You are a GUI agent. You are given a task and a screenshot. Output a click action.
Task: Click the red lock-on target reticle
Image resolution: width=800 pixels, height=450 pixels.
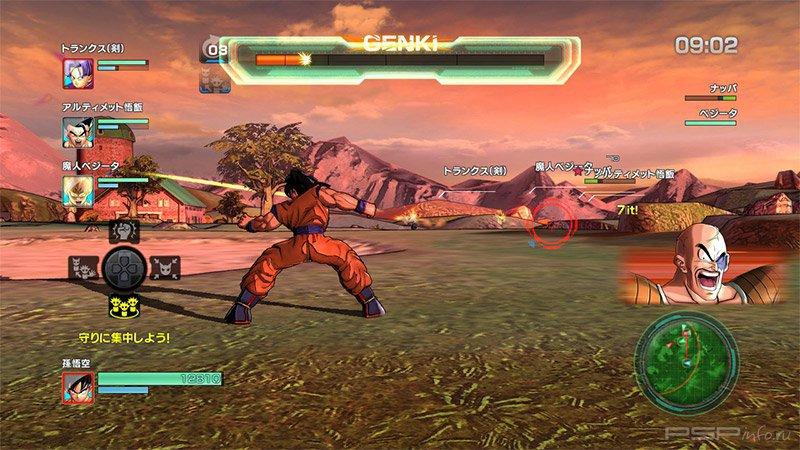pyautogui.click(x=551, y=220)
